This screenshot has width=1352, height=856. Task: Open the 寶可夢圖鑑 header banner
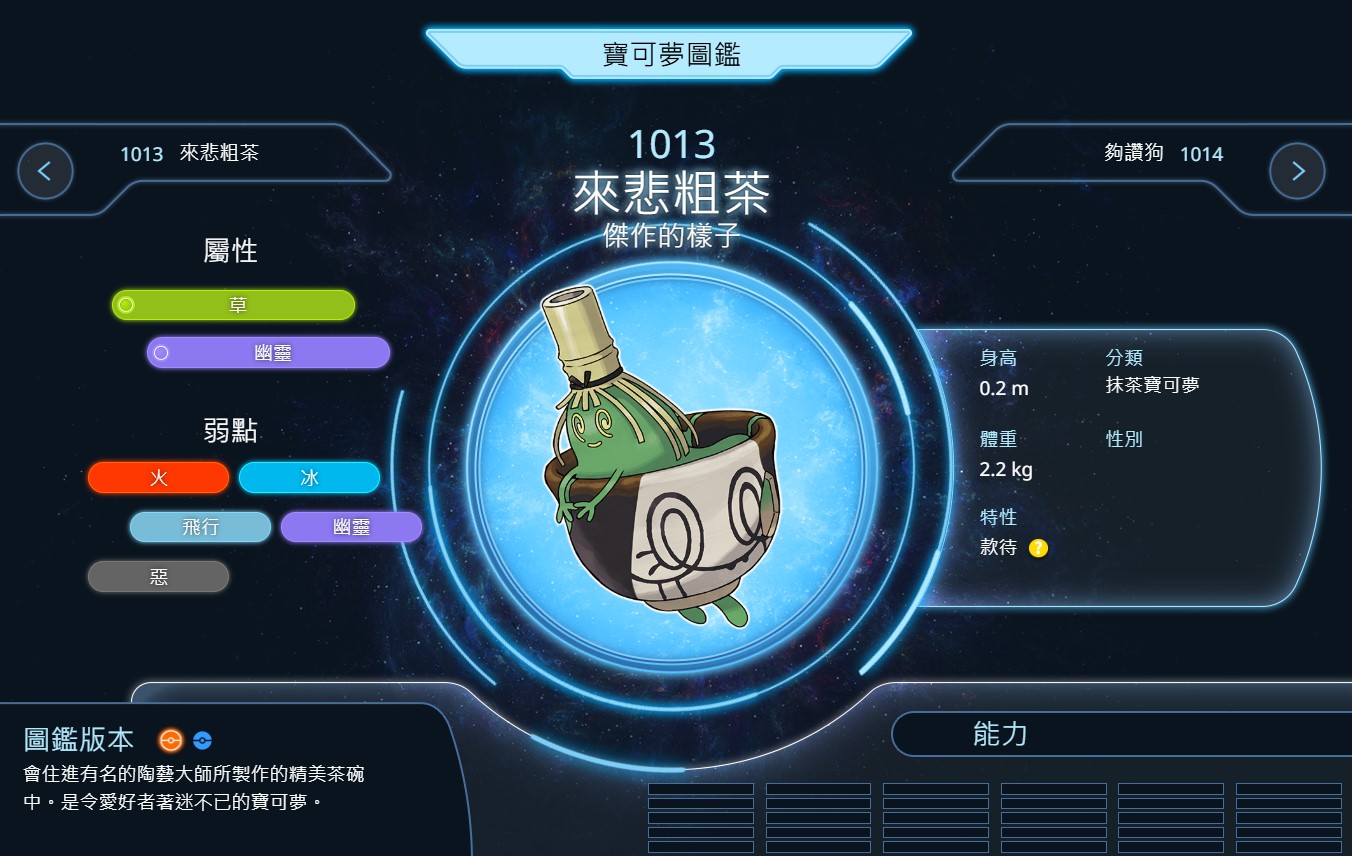point(671,54)
